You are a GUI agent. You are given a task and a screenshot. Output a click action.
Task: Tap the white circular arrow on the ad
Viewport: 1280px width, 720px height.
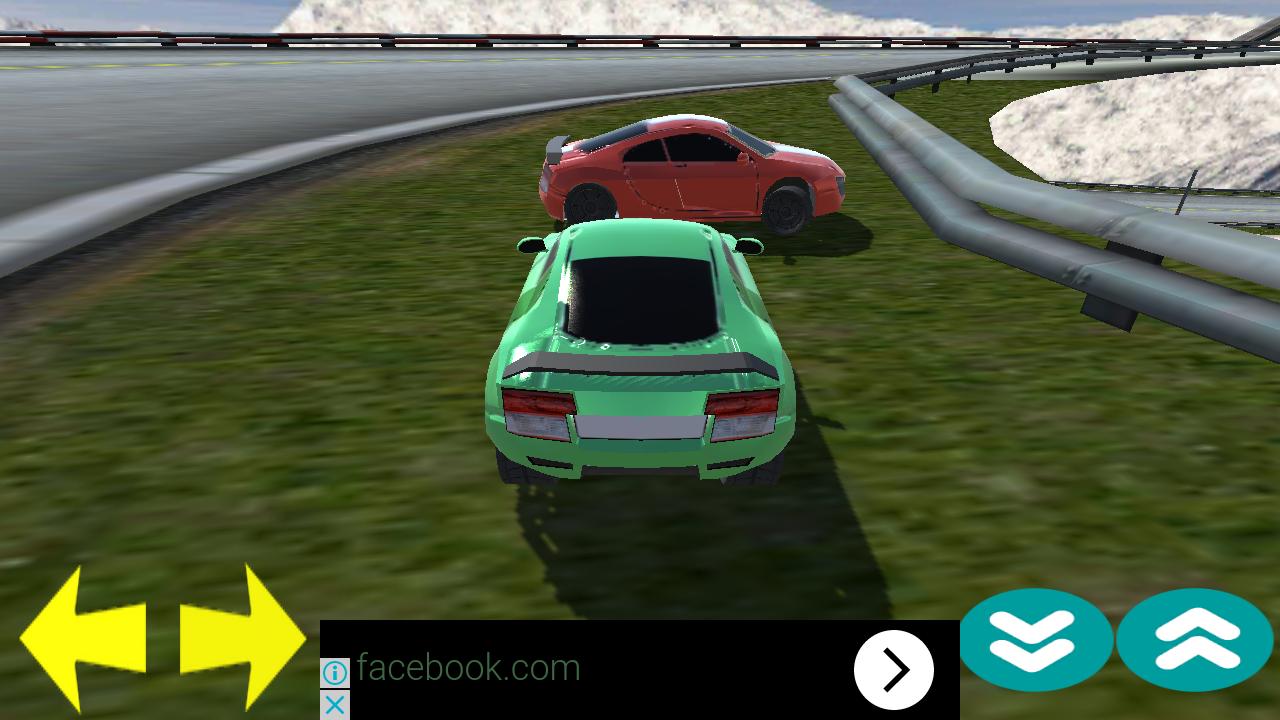tap(895, 668)
